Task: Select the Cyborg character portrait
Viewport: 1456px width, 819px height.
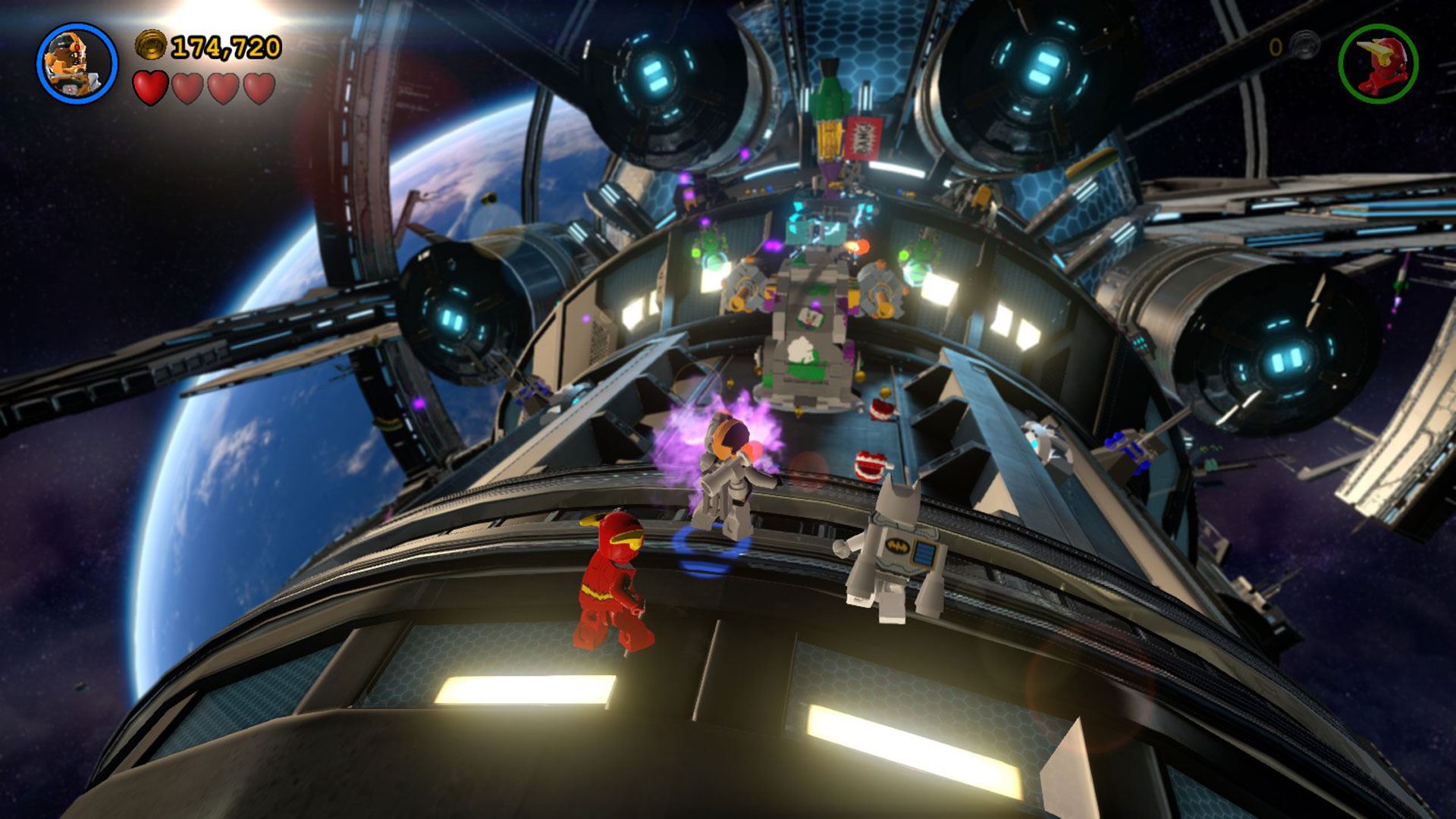Action: pyautogui.click(x=77, y=62)
